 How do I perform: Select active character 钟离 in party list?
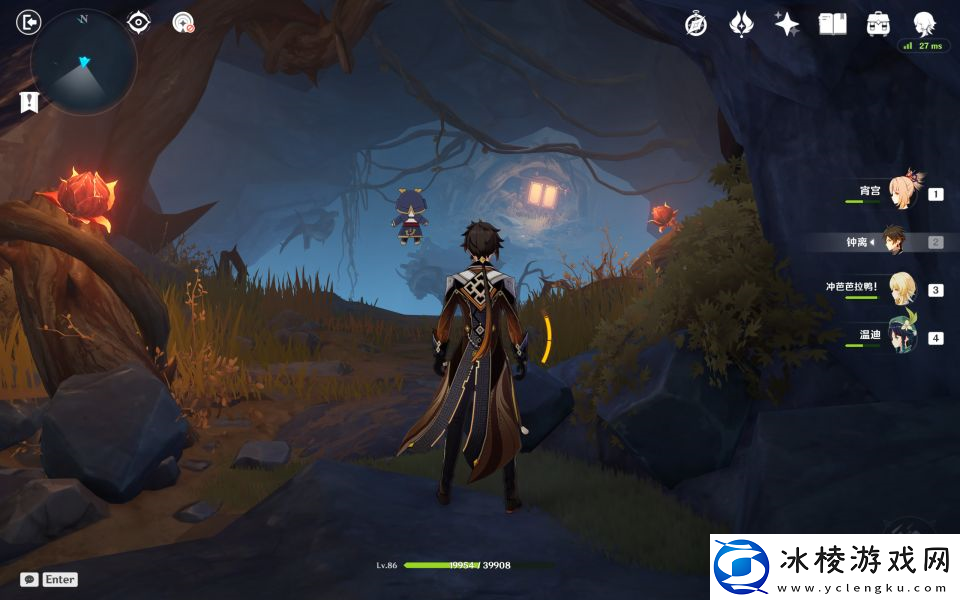894,241
